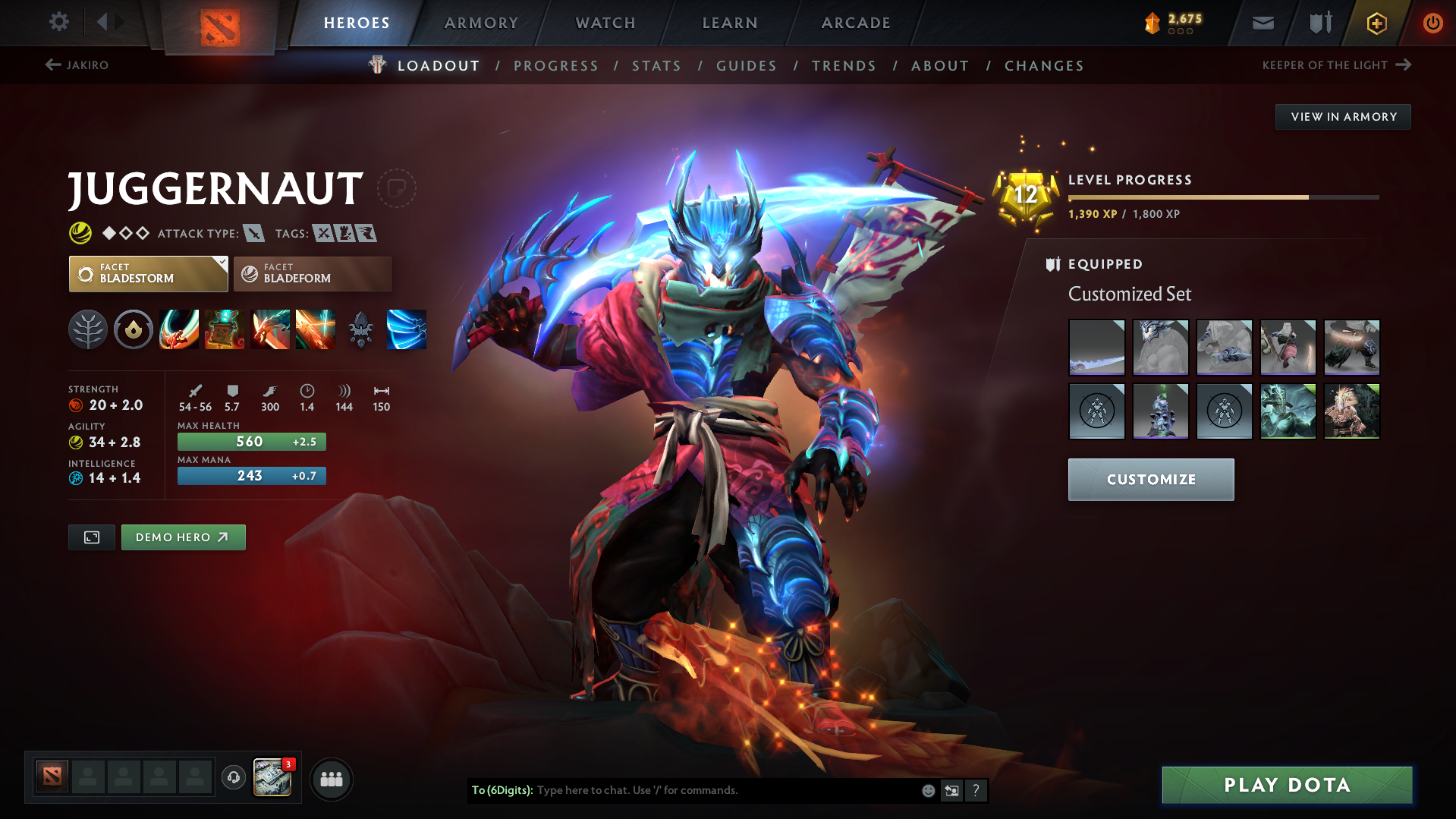Open the mail envelope icon

point(1262,23)
